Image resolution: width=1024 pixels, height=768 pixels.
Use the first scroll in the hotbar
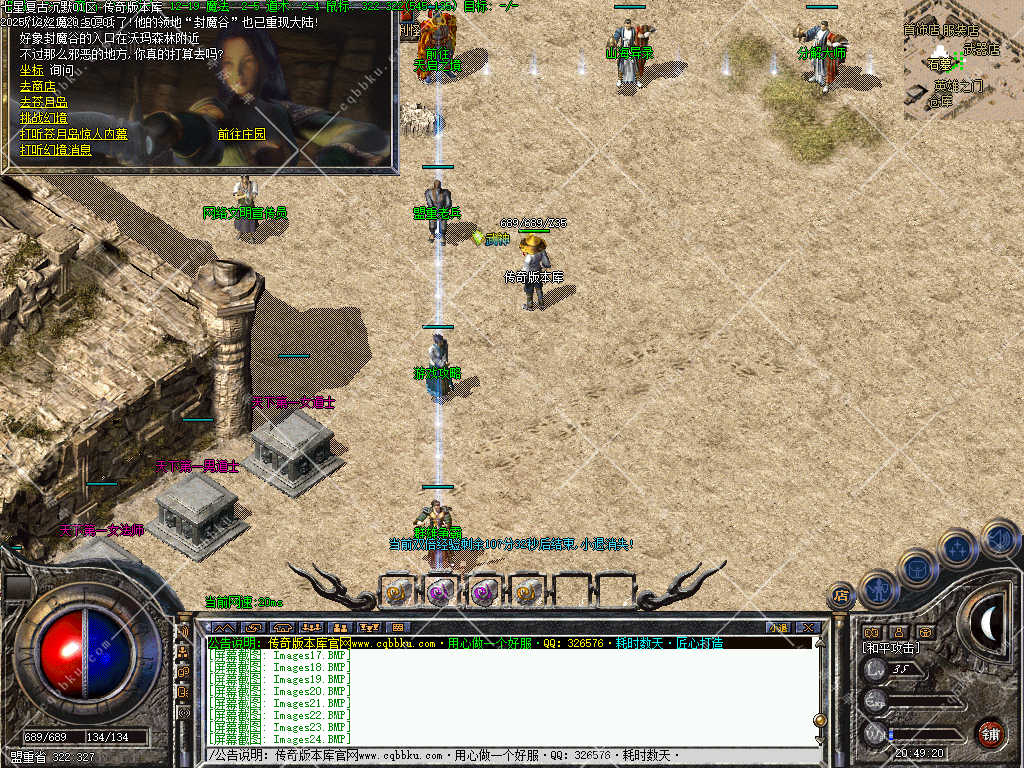coord(397,591)
